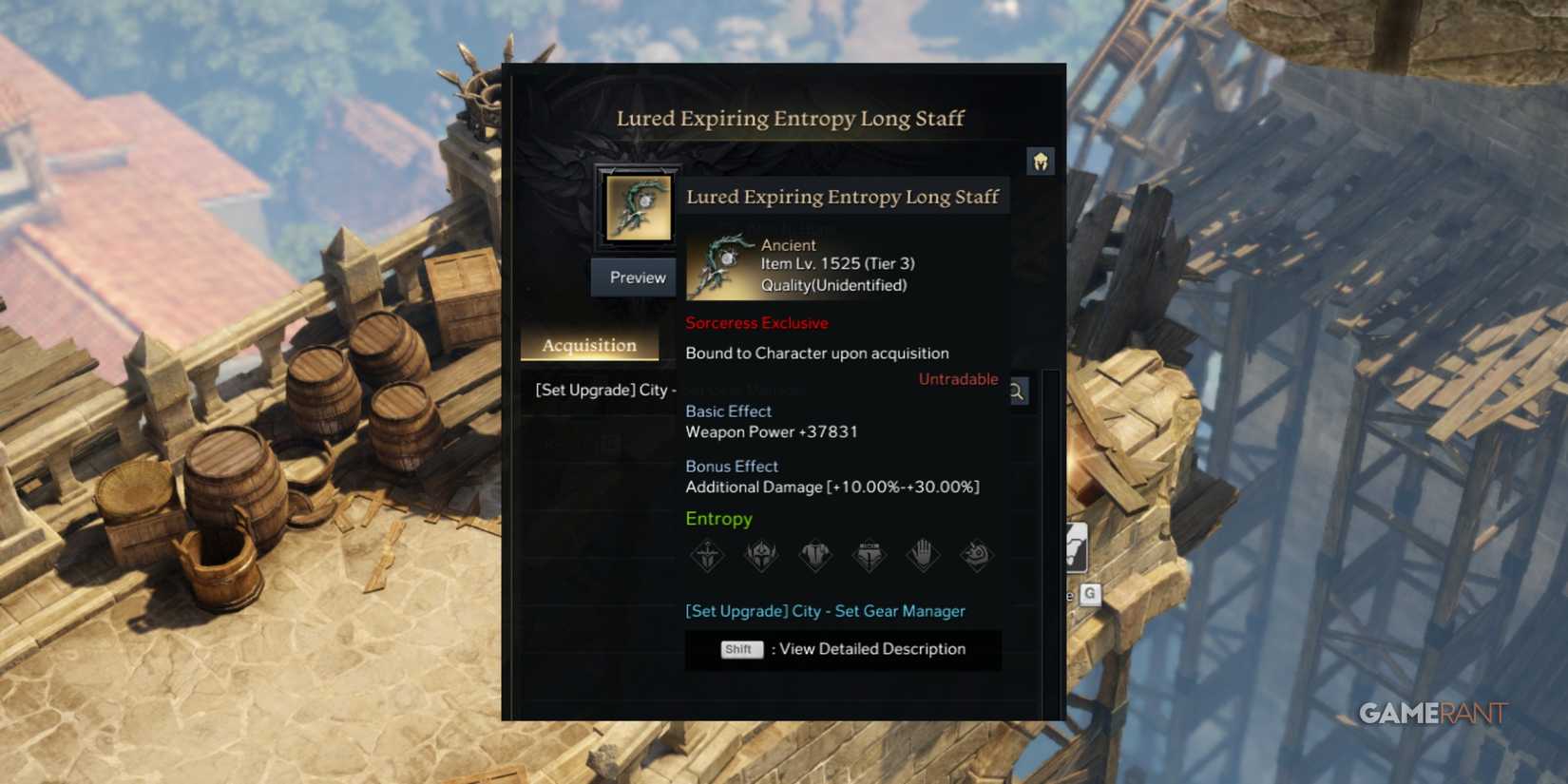Click the shoulder gear slot icon
The width and height of the screenshot is (1568, 784).
click(976, 556)
